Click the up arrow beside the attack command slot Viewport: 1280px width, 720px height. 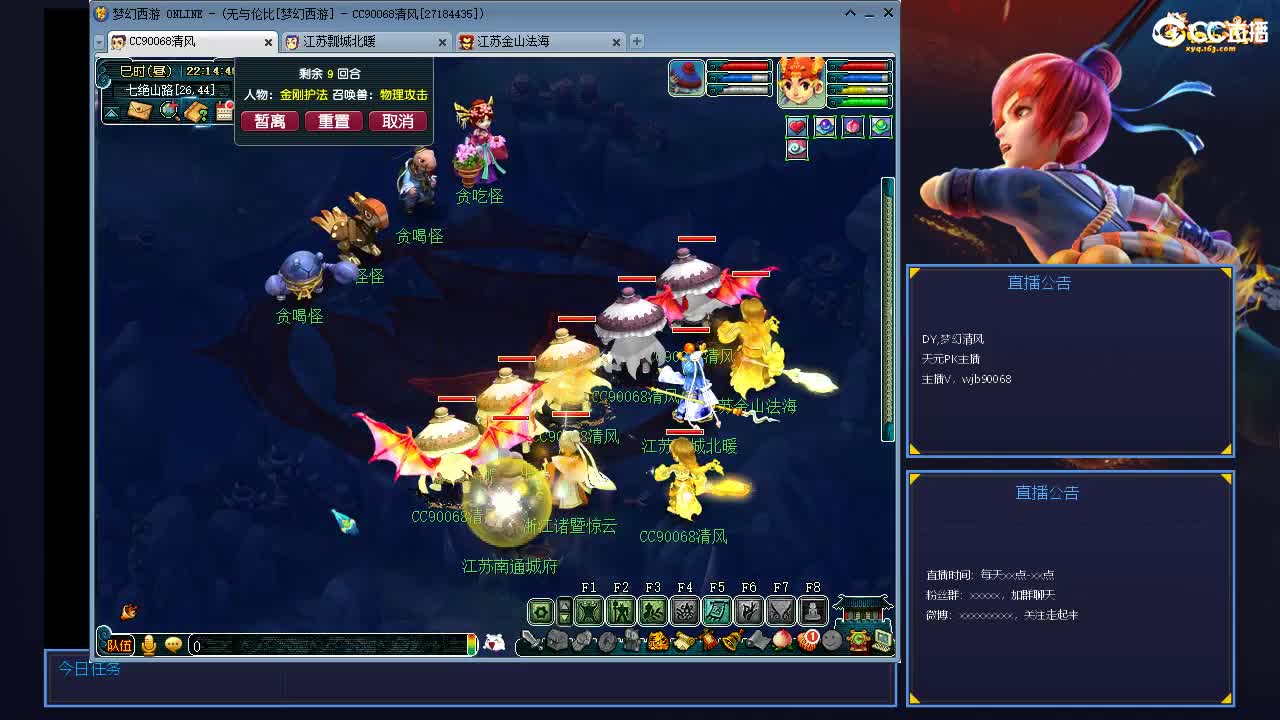[566, 605]
